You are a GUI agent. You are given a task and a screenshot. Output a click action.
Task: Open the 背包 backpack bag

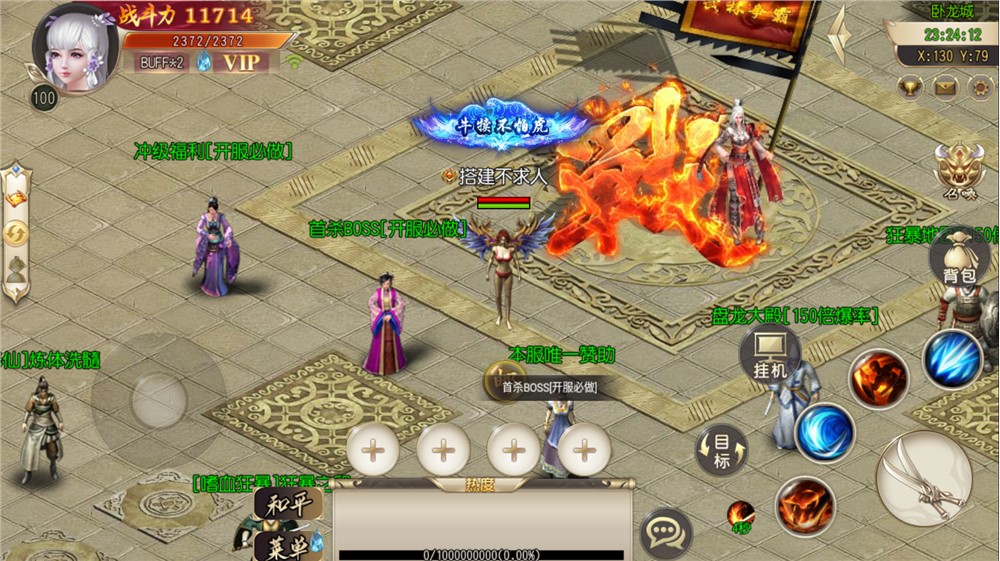point(959,261)
